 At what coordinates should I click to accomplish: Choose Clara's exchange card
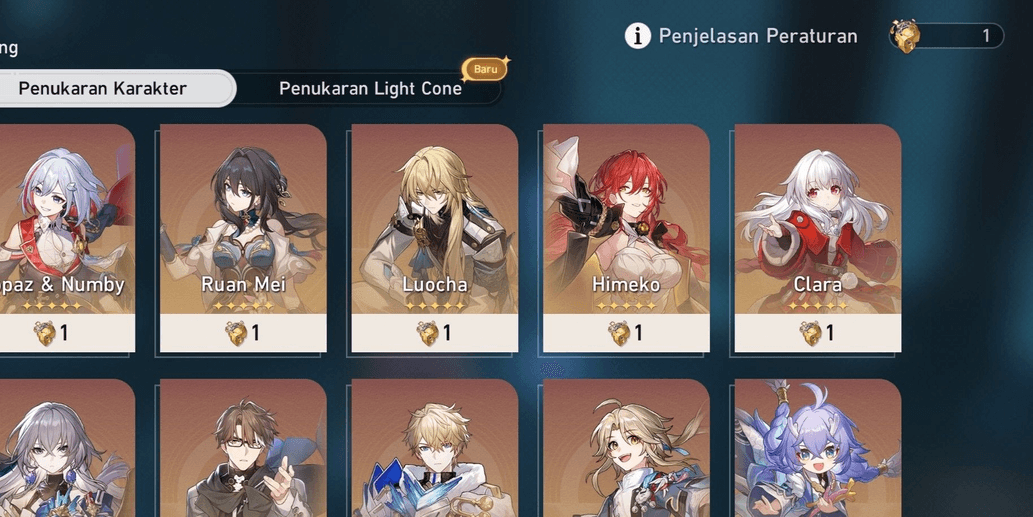tap(817, 237)
